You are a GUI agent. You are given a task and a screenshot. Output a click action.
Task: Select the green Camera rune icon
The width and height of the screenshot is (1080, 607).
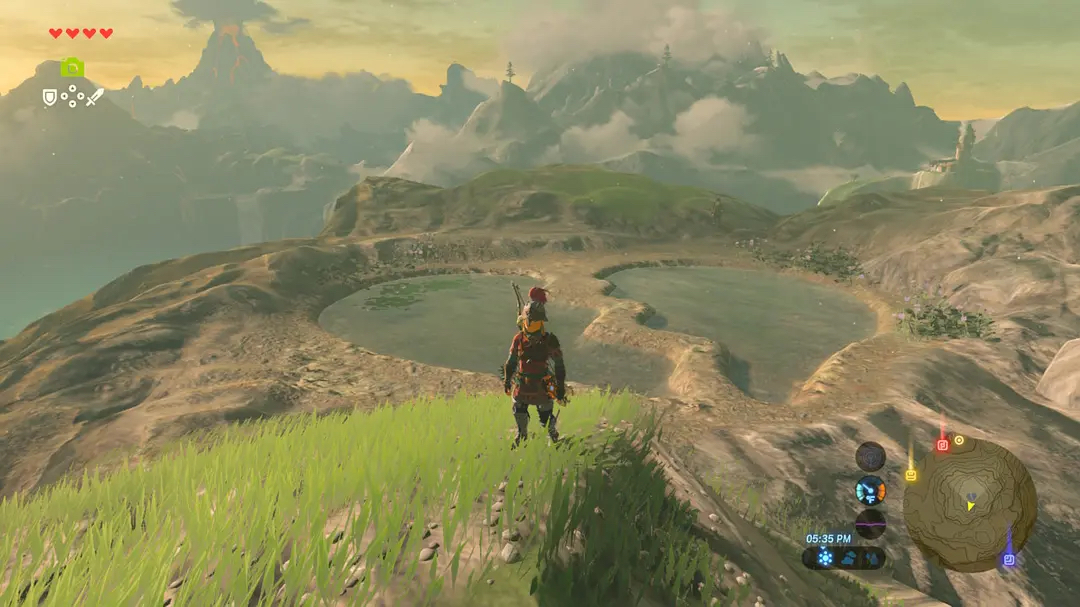click(72, 68)
